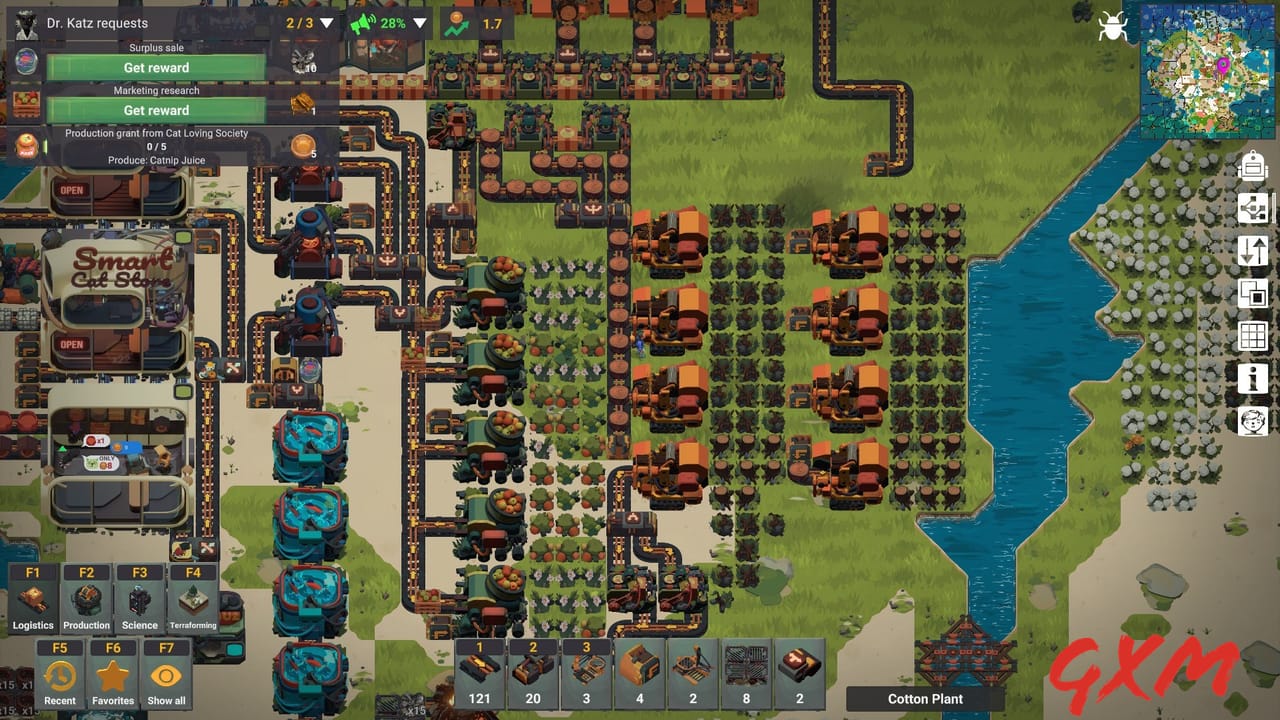Click Get reward for Marketing research
The height and width of the screenshot is (720, 1280).
point(155,110)
